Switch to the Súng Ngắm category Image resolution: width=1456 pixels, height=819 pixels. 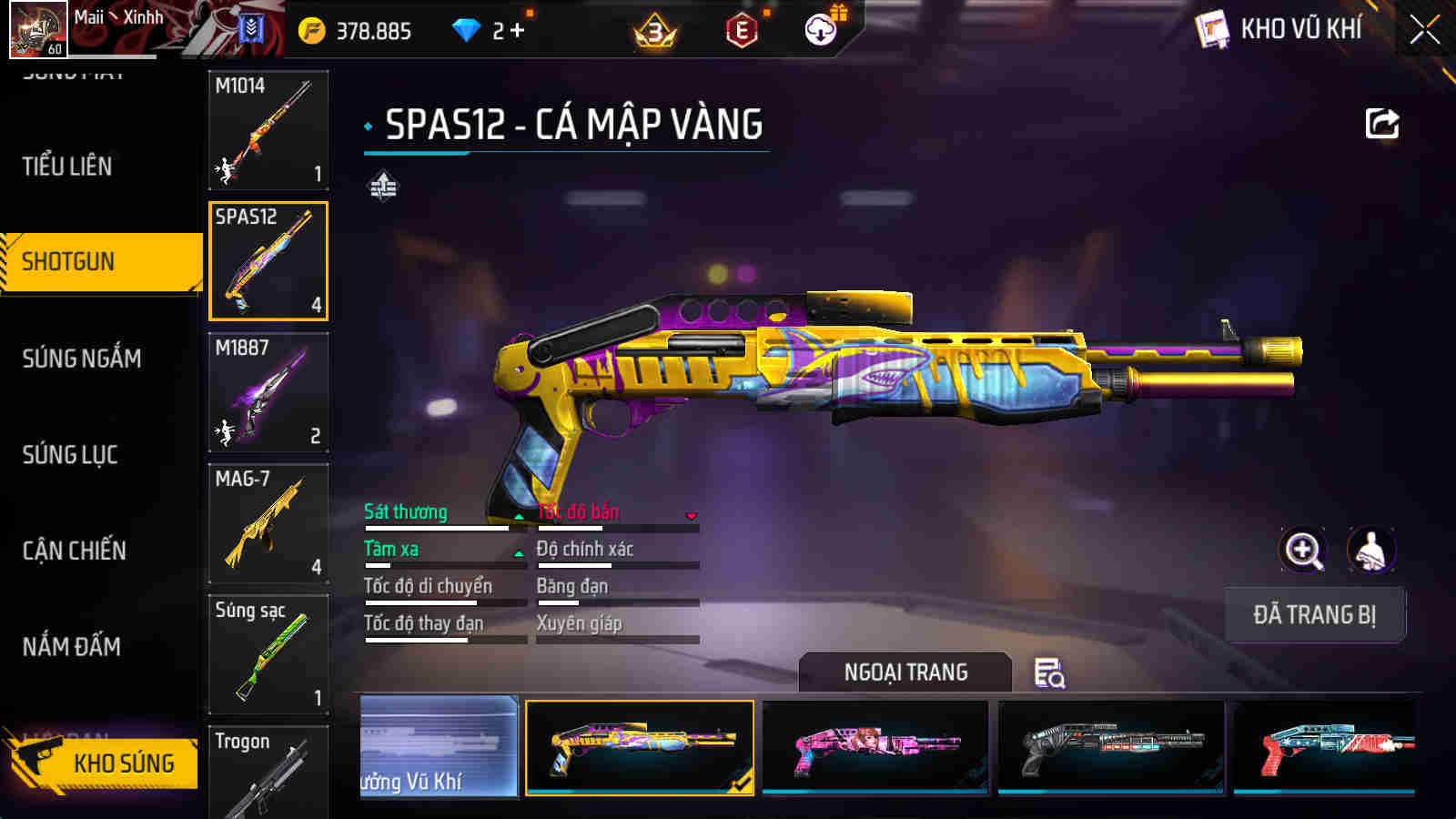tap(82, 359)
